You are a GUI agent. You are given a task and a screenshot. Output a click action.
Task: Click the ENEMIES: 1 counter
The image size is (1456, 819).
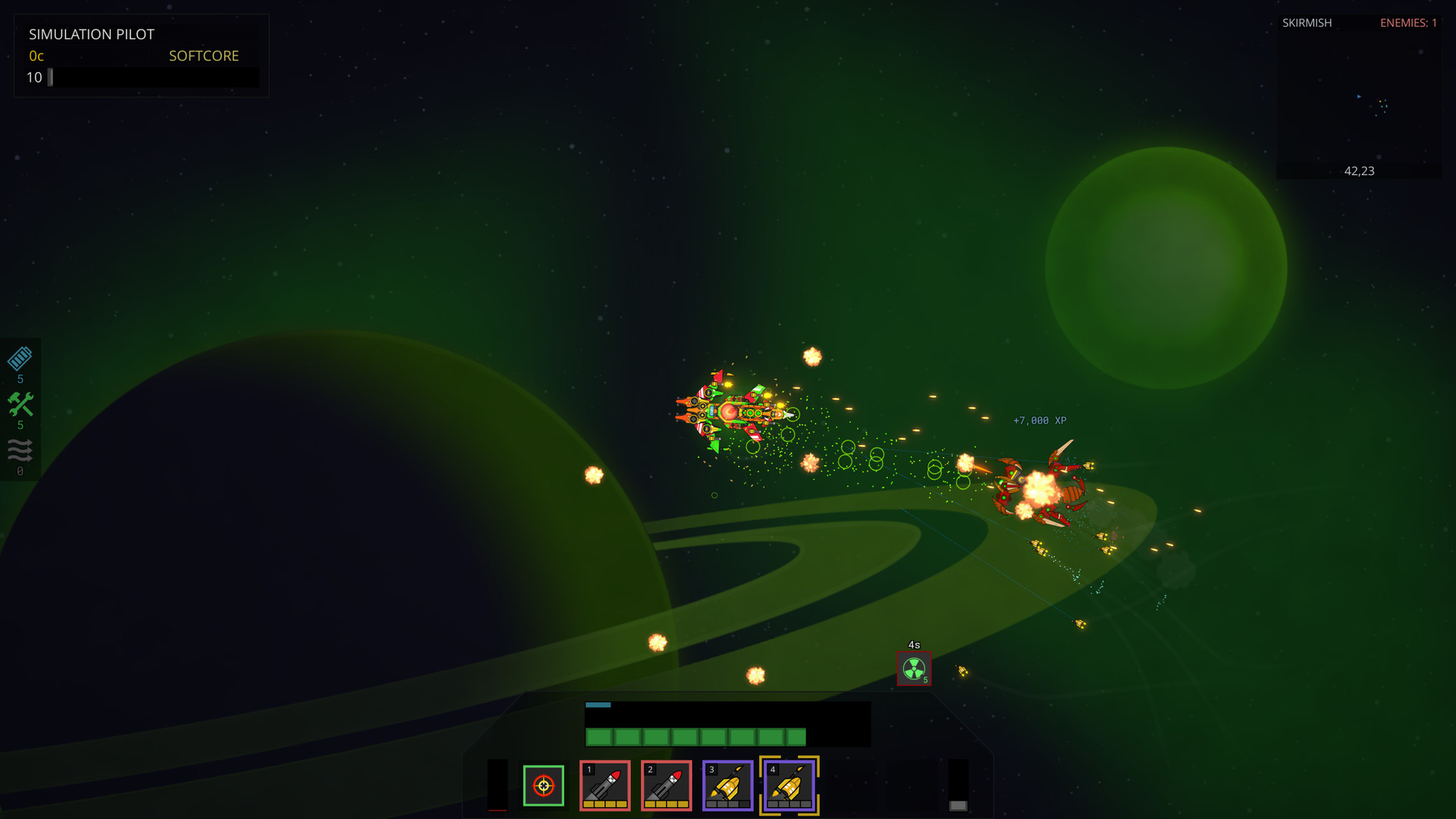tap(1408, 23)
